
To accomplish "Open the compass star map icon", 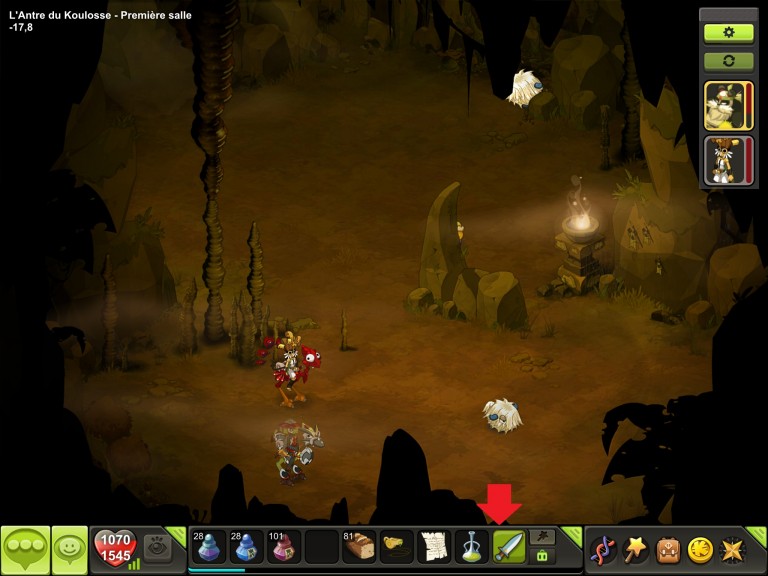I will tap(734, 549).
